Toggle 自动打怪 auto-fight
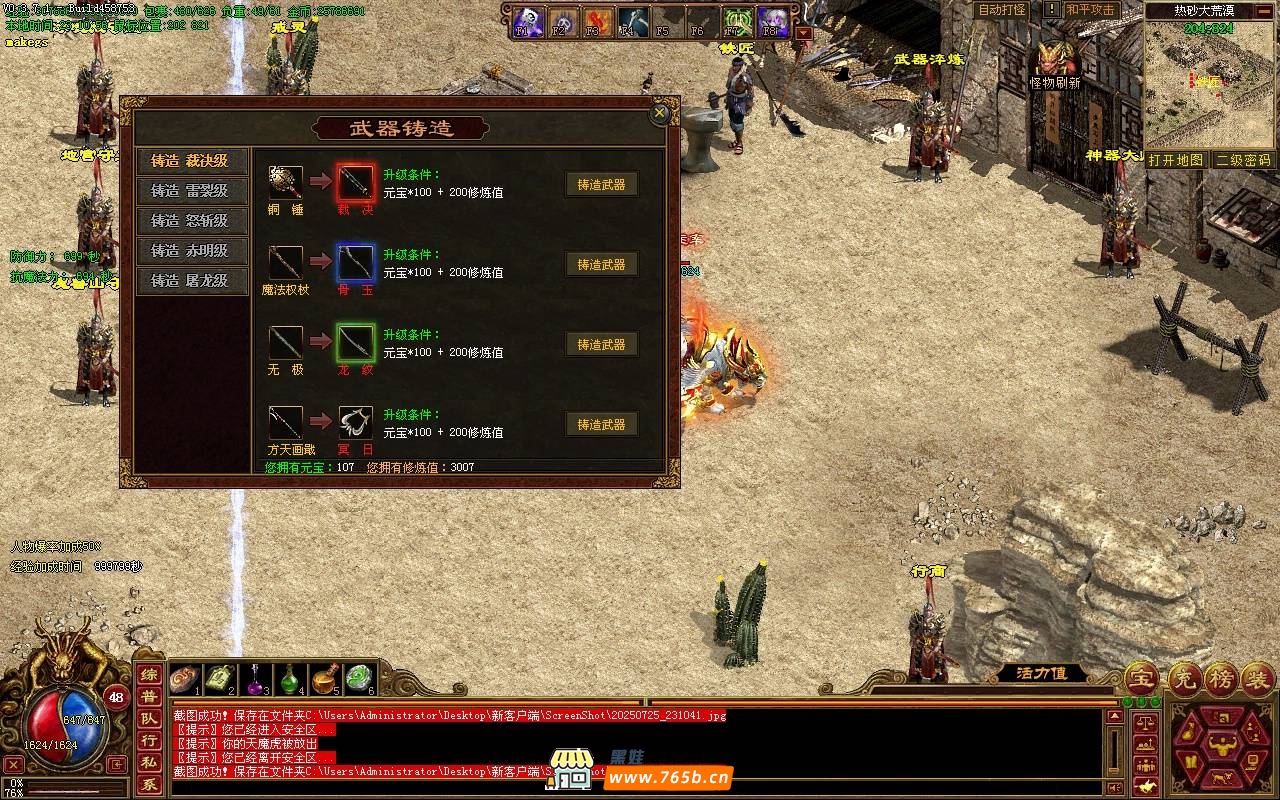Screen dimensions: 1280x800 (1001, 10)
